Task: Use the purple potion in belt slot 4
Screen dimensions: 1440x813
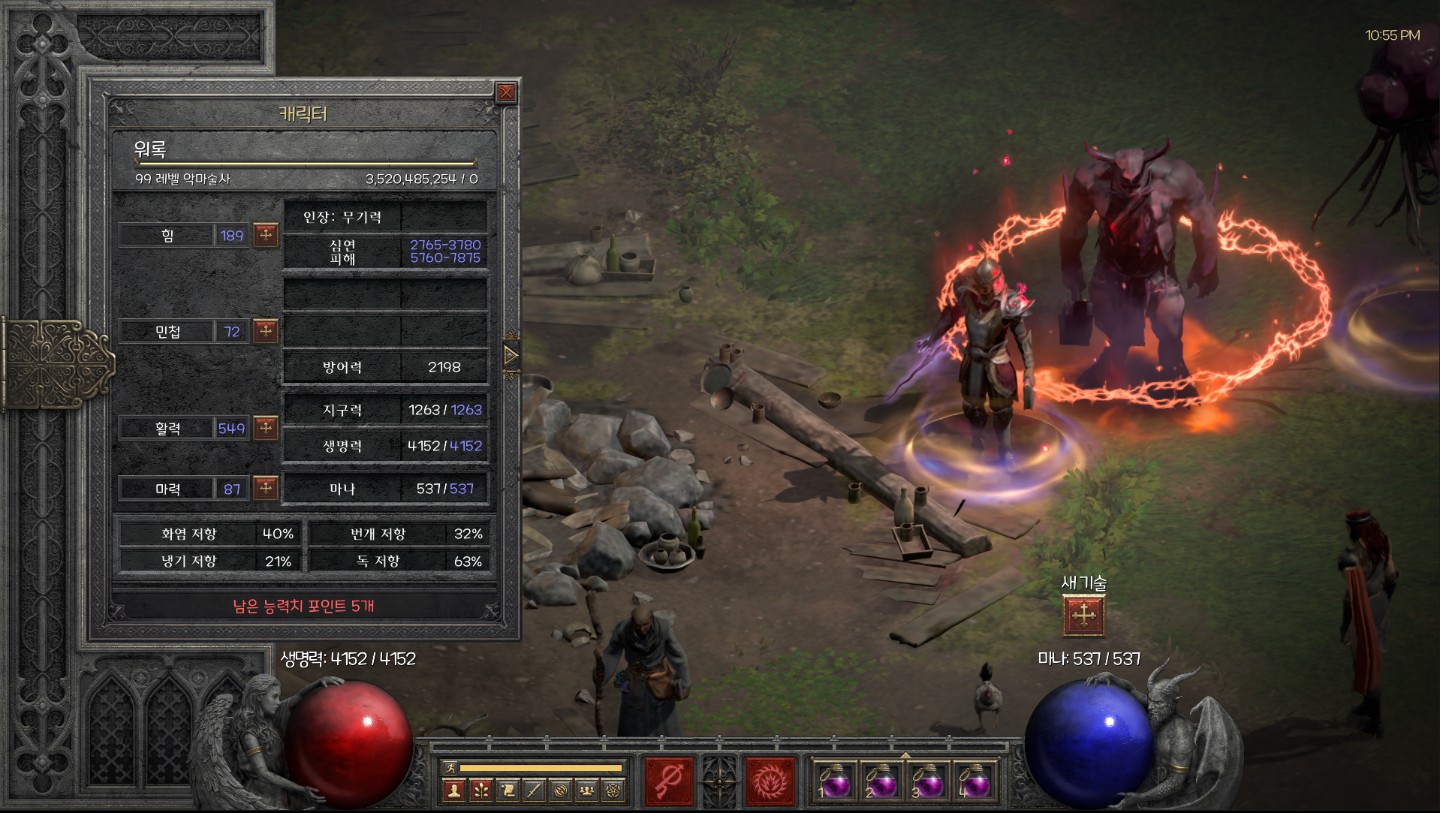Action: click(975, 781)
